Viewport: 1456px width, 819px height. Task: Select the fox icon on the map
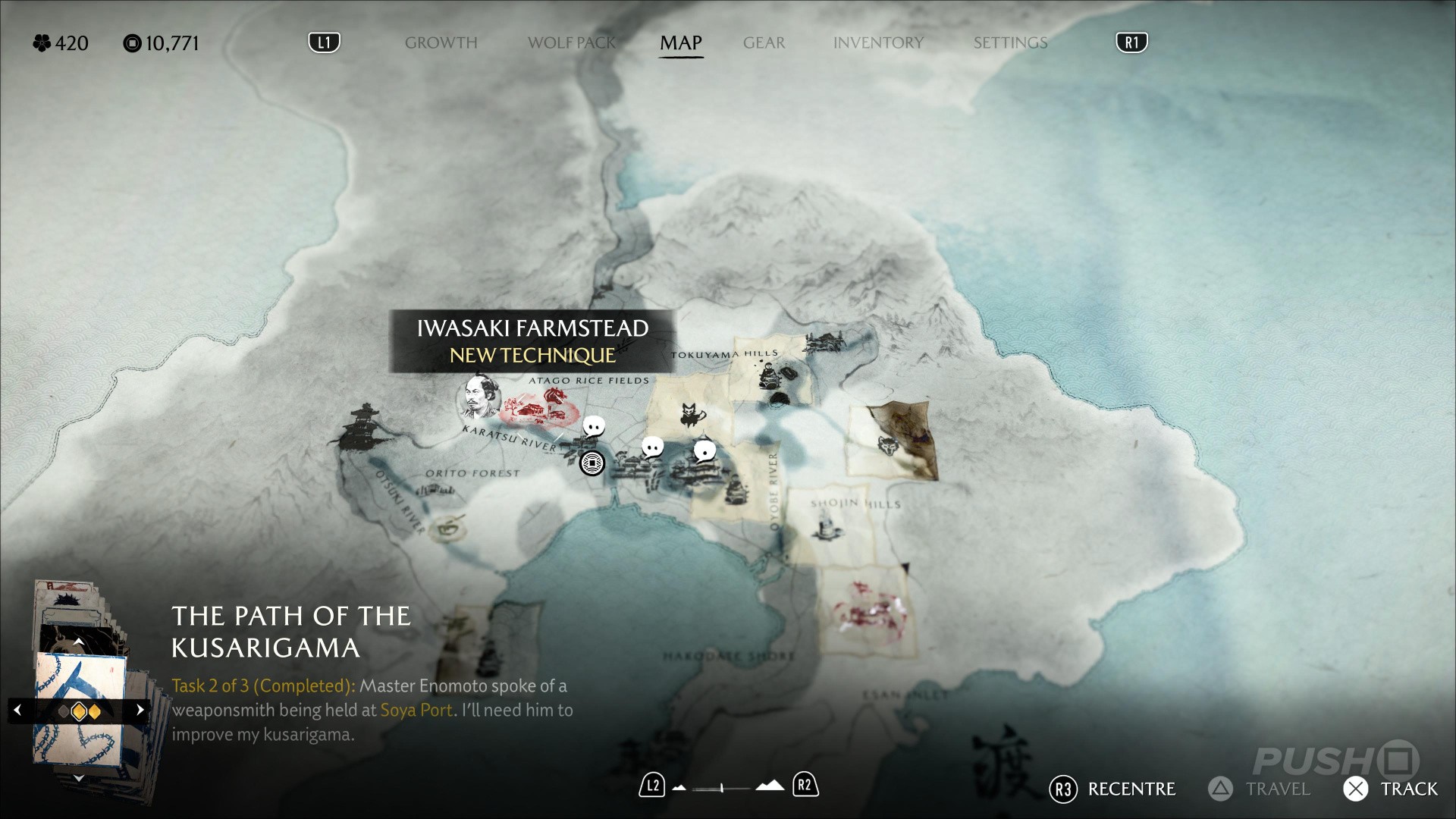click(x=692, y=415)
